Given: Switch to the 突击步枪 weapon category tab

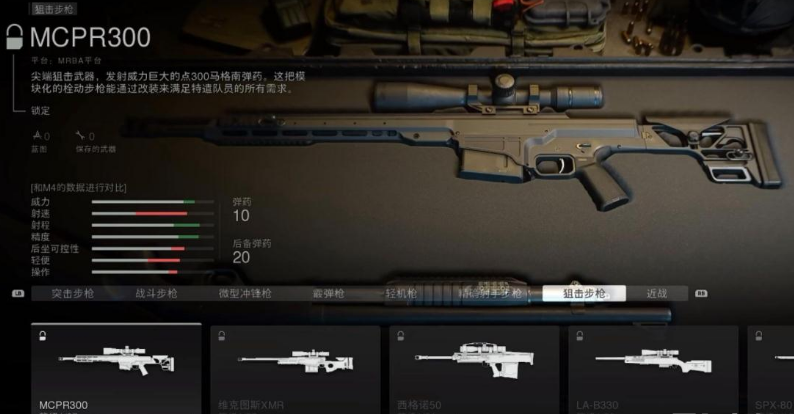Looking at the screenshot, I should pyautogui.click(x=73, y=294).
